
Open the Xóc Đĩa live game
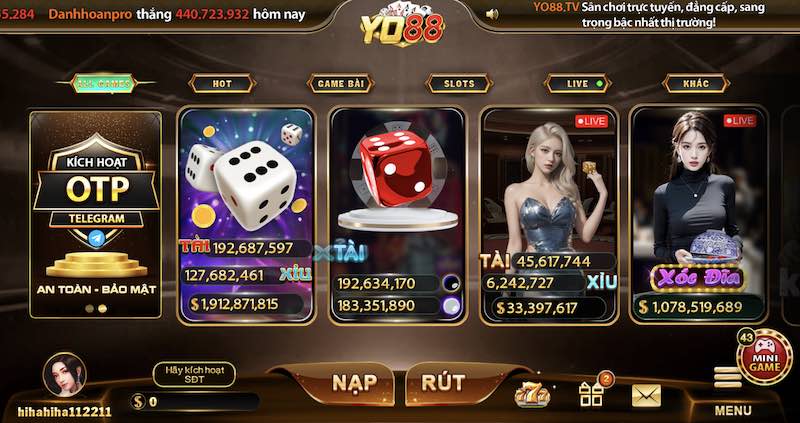point(697,200)
